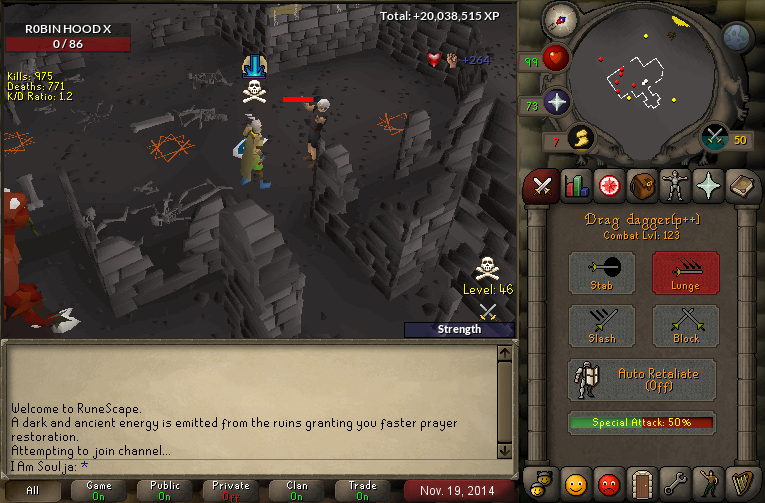Choose the Slash attack style
This screenshot has height=503, width=765.
pos(602,326)
